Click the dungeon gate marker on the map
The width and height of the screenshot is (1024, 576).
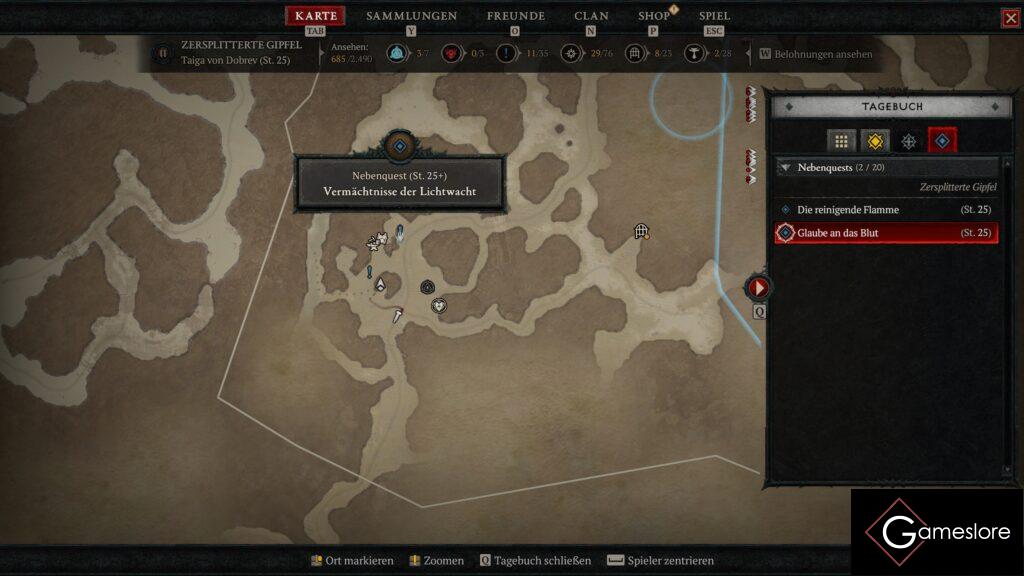tap(642, 232)
